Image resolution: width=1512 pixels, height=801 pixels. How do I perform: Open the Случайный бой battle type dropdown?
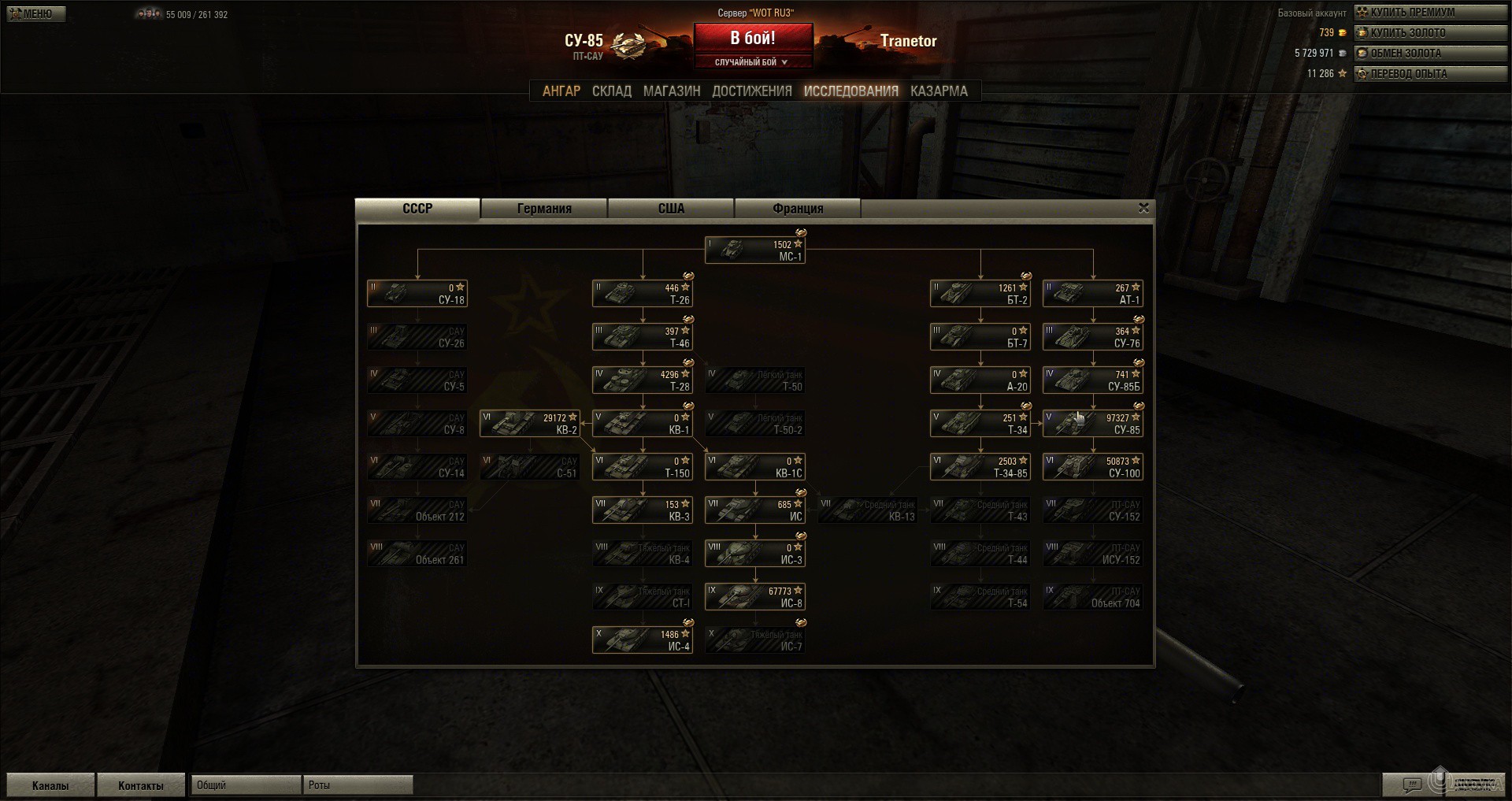point(754,61)
